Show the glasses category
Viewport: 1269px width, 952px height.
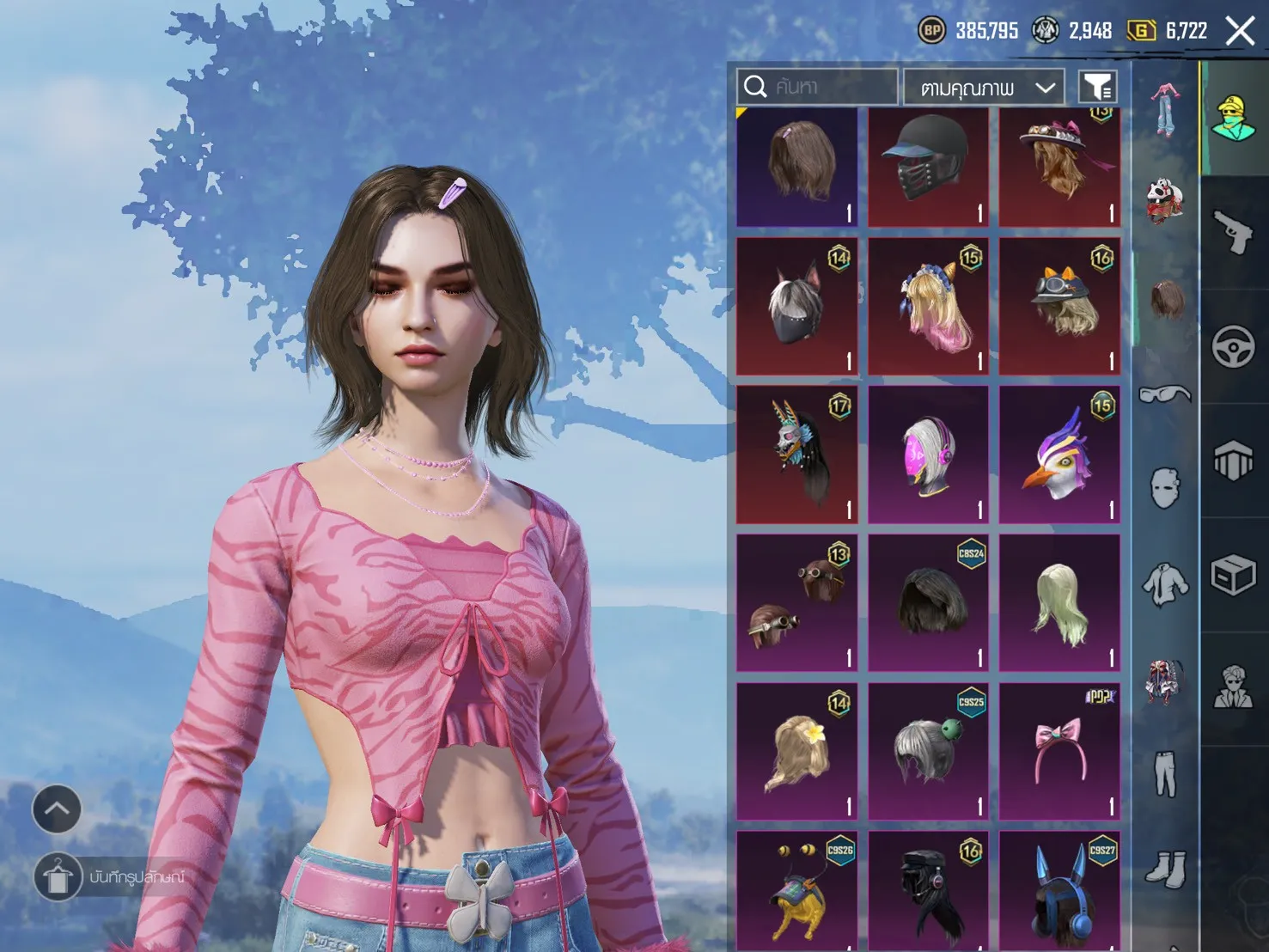pos(1164,394)
